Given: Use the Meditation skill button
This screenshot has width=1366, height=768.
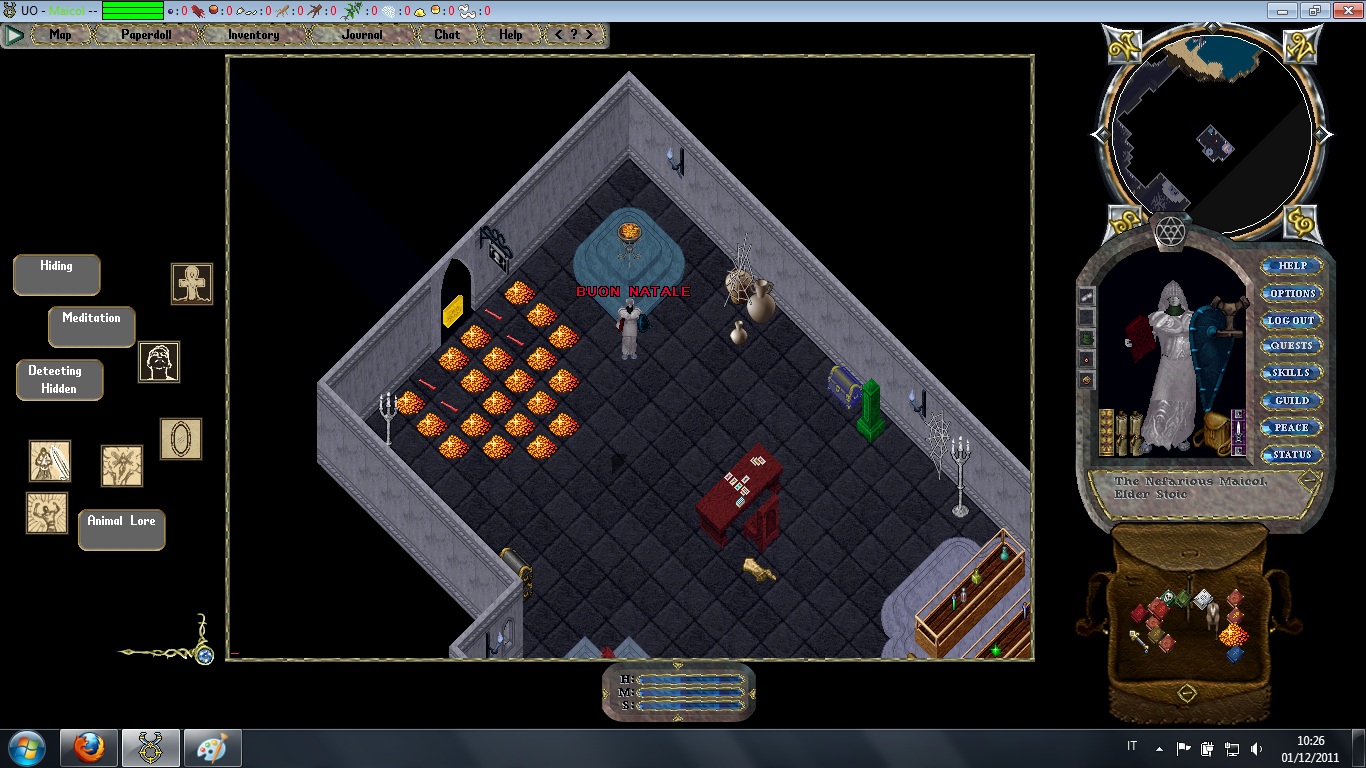Looking at the screenshot, I should (x=92, y=326).
